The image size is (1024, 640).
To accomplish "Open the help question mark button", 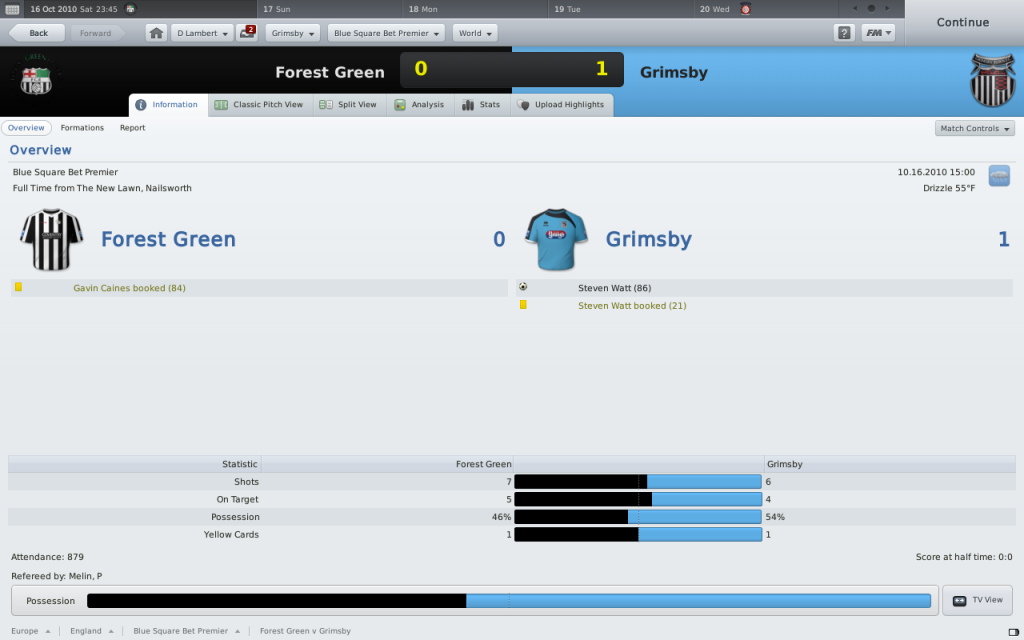I will coord(844,33).
